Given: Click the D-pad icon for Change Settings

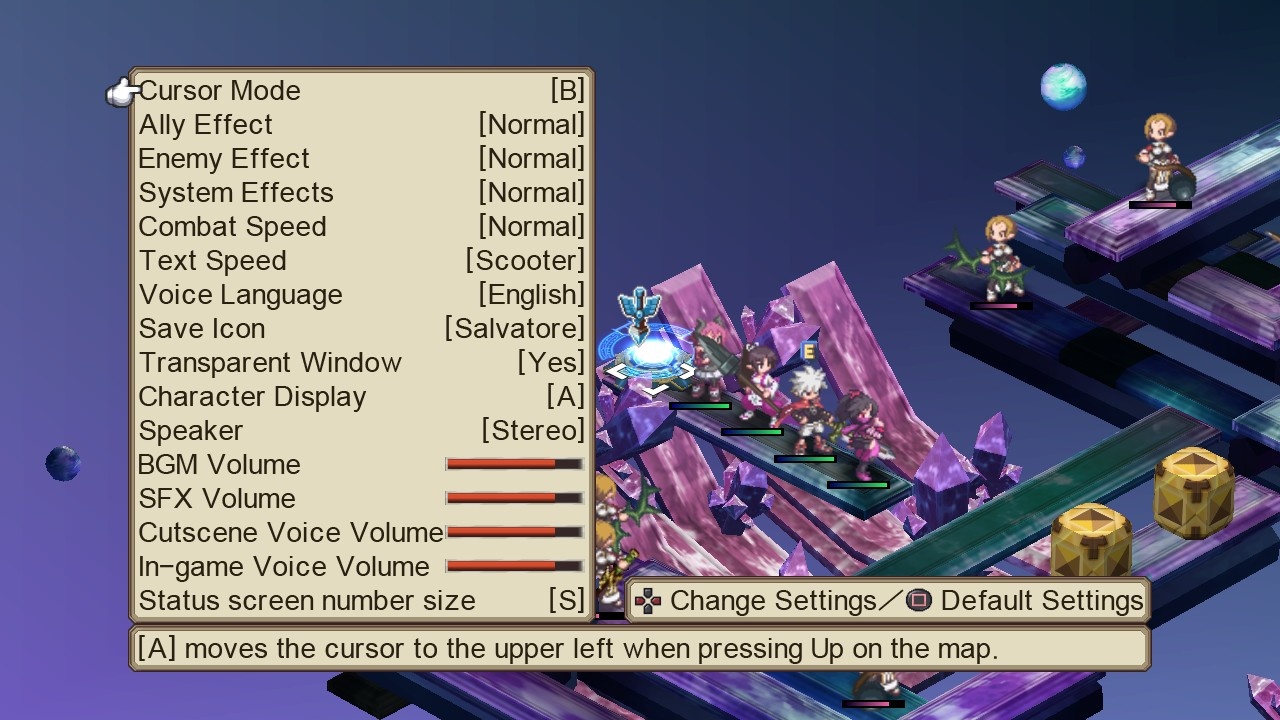Looking at the screenshot, I should [x=649, y=601].
